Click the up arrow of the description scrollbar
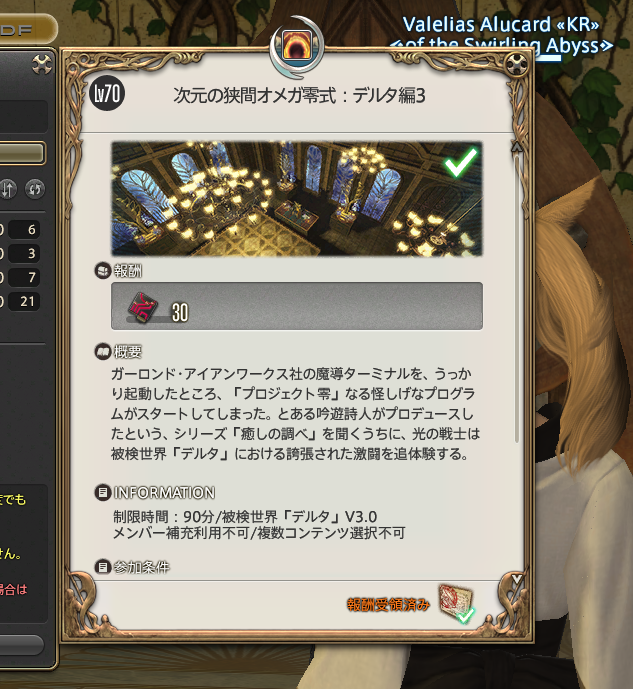 pos(516,147)
